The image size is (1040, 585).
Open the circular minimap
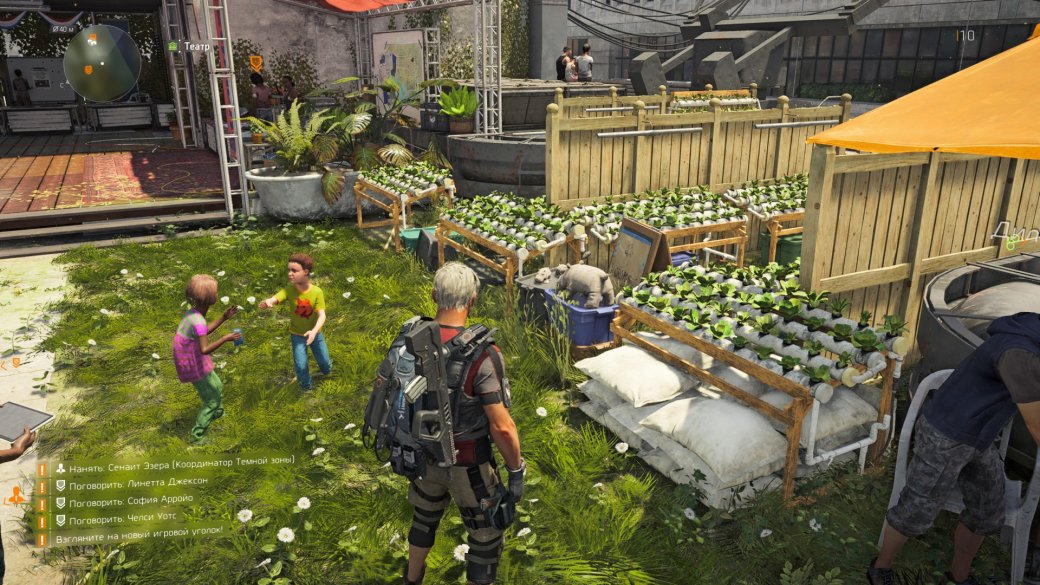click(x=102, y=62)
